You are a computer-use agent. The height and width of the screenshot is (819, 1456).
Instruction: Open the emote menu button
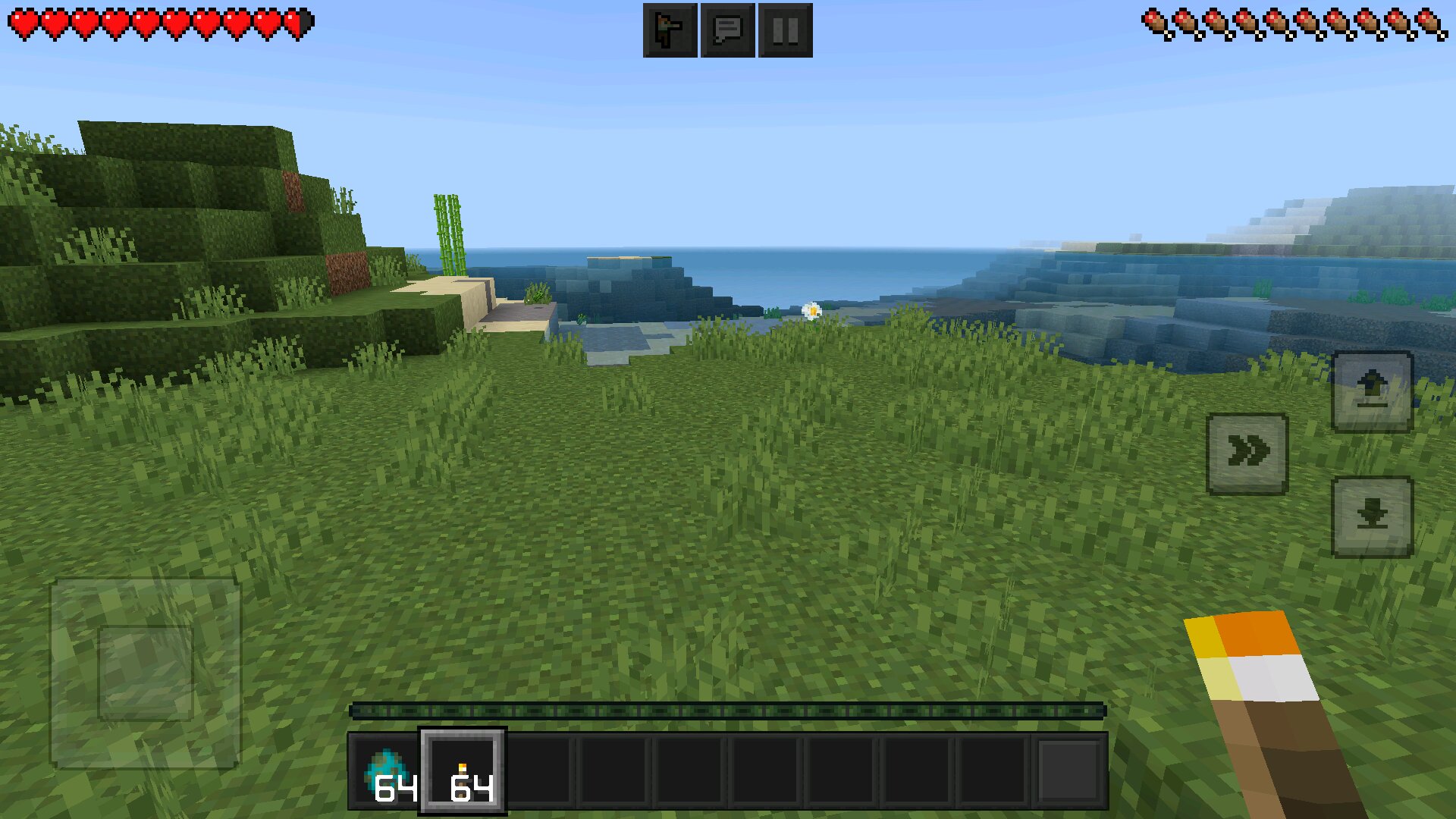(x=670, y=30)
